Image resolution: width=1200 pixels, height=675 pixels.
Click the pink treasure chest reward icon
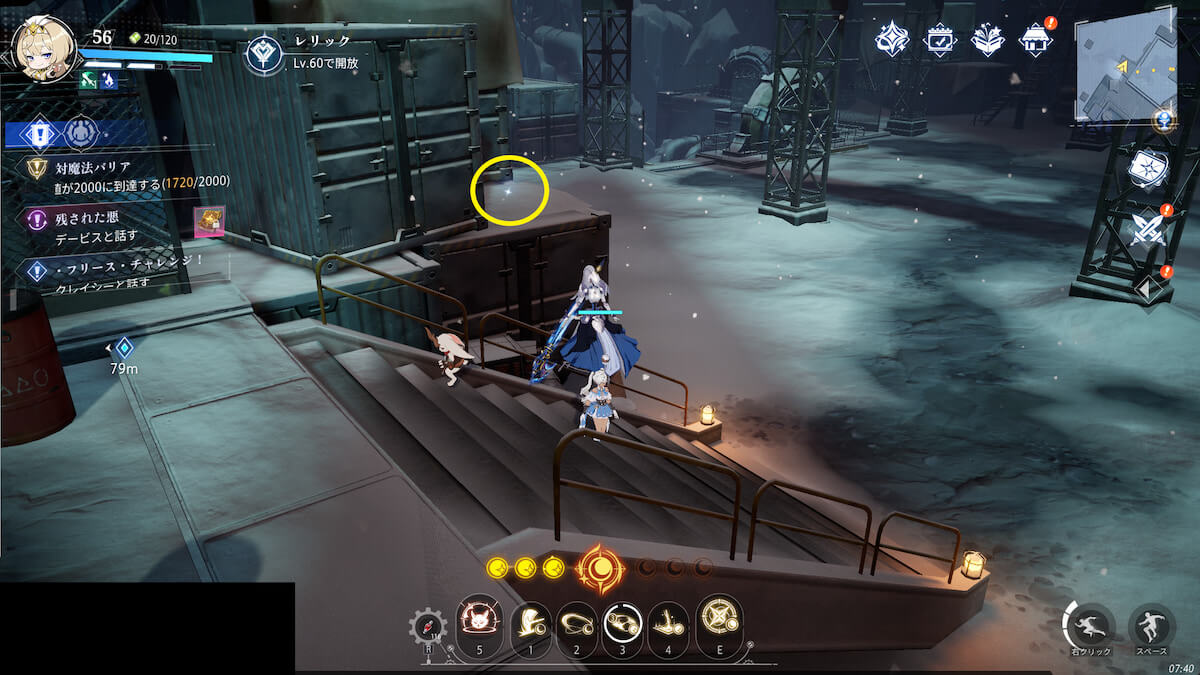(x=209, y=222)
